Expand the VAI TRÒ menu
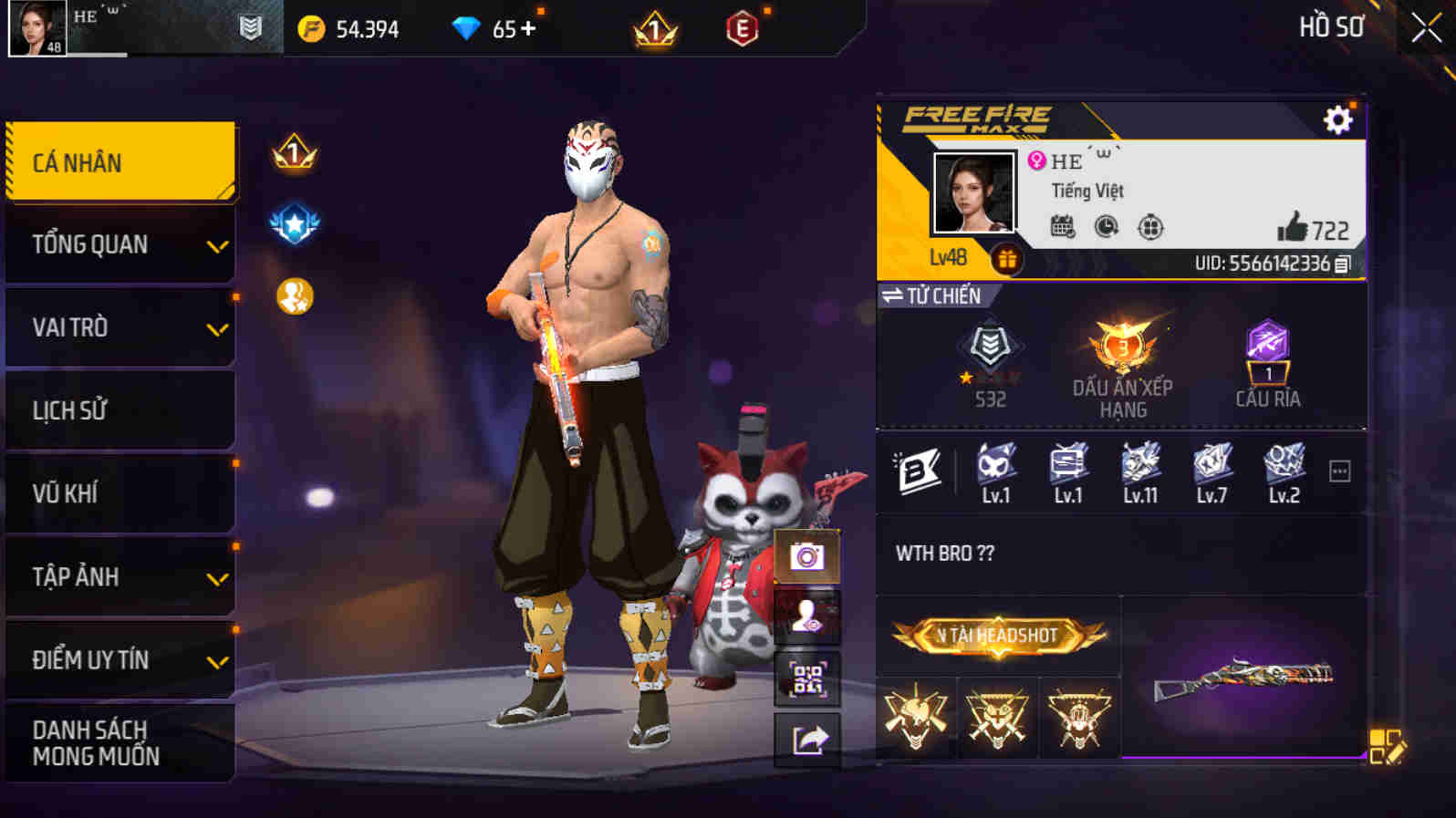The height and width of the screenshot is (818, 1456). click(x=119, y=326)
